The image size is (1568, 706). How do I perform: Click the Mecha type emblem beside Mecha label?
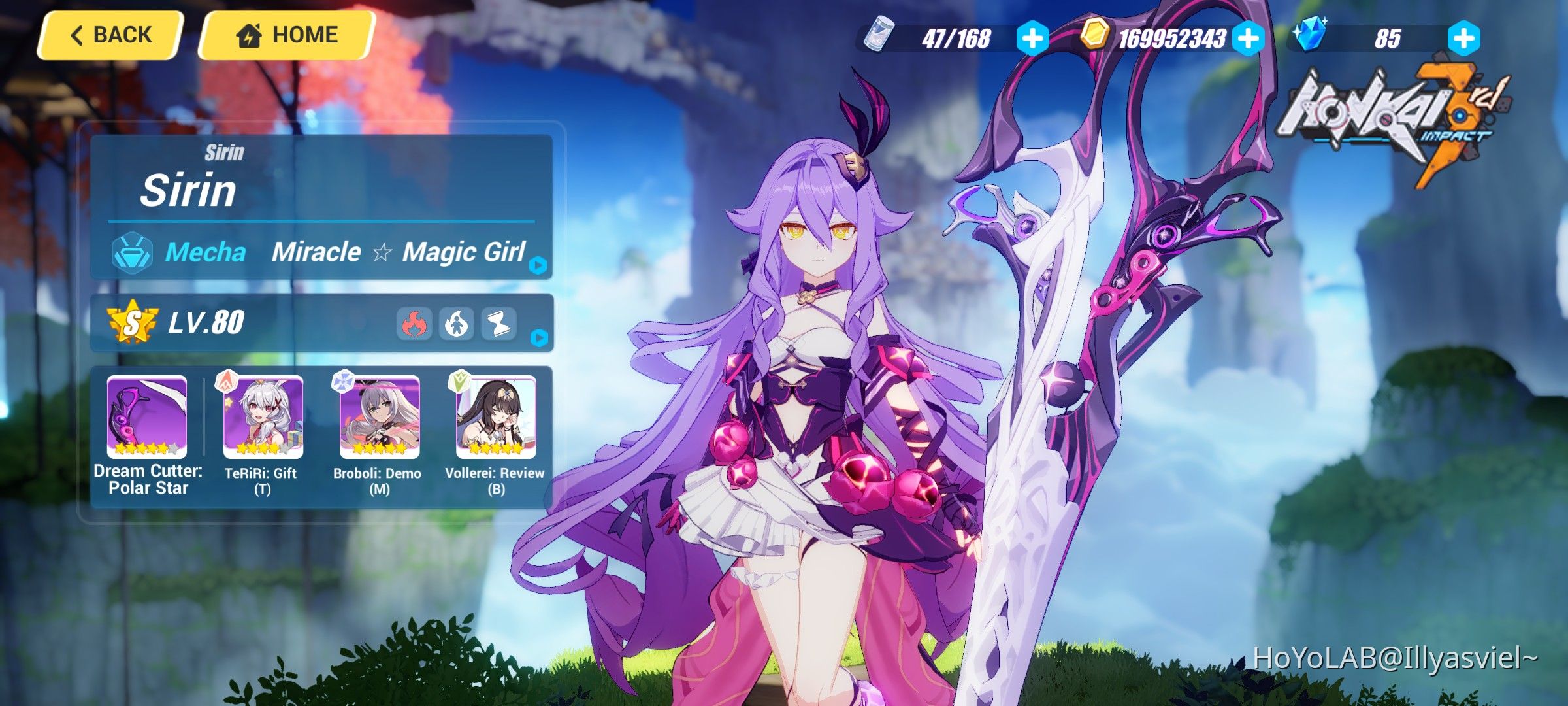(x=133, y=252)
